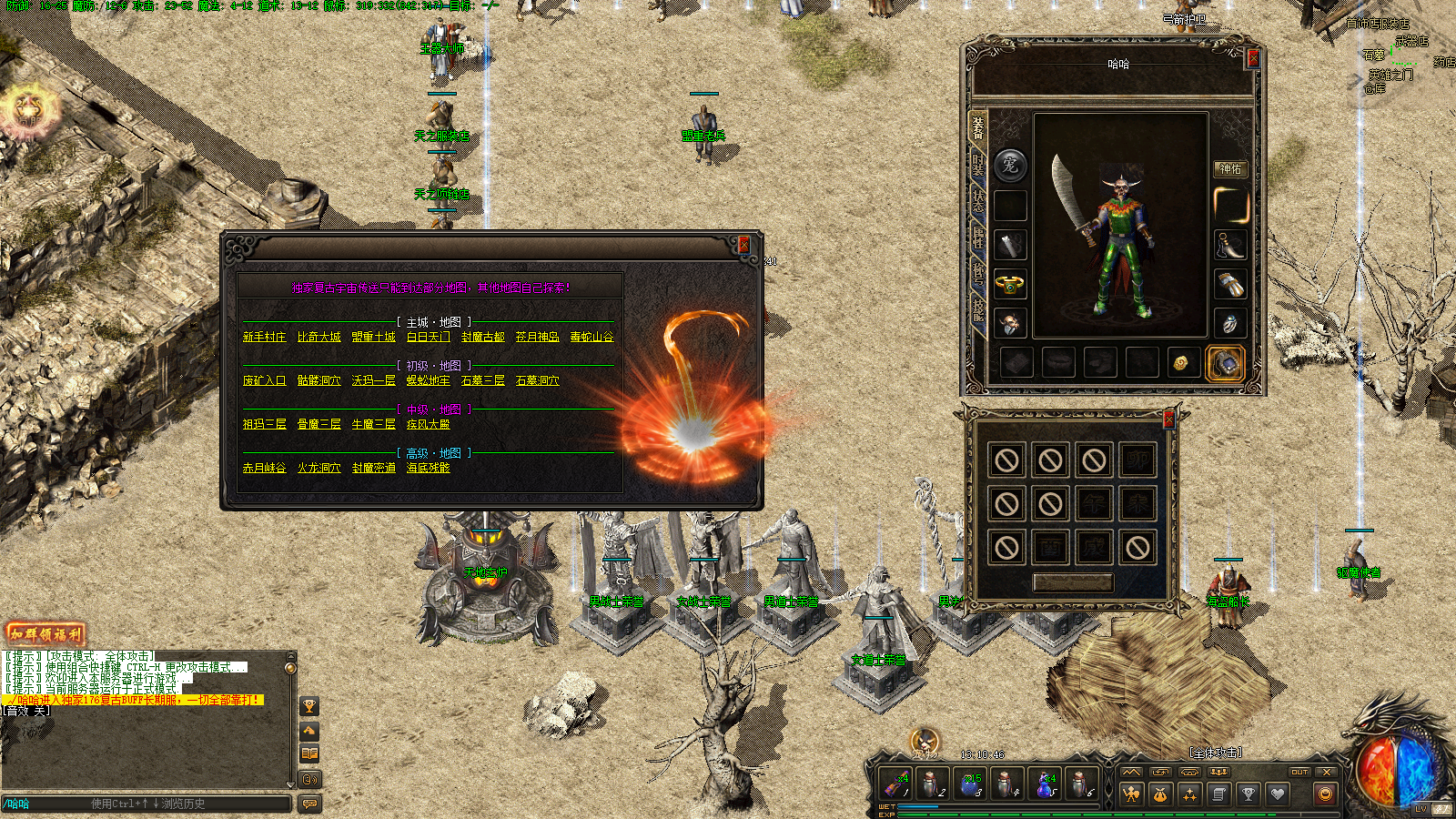Open the trophy icon in the bottom toolbar
Image resolution: width=1456 pixels, height=819 pixels.
(x=1248, y=794)
